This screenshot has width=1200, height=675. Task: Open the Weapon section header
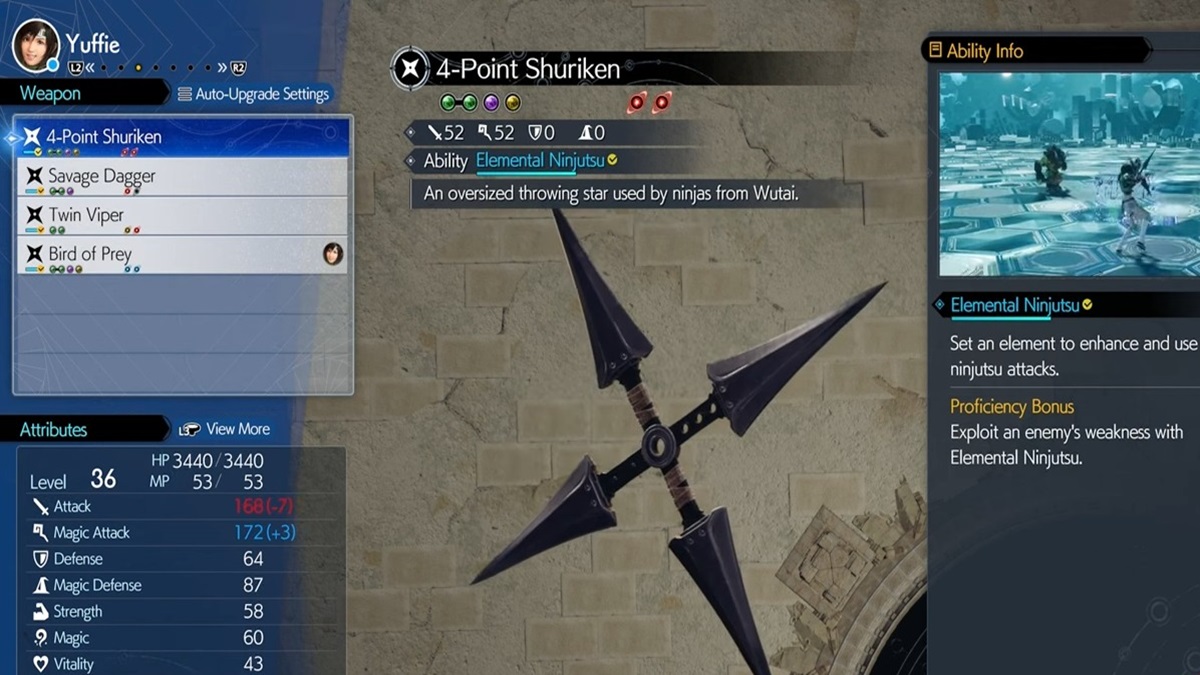point(52,94)
